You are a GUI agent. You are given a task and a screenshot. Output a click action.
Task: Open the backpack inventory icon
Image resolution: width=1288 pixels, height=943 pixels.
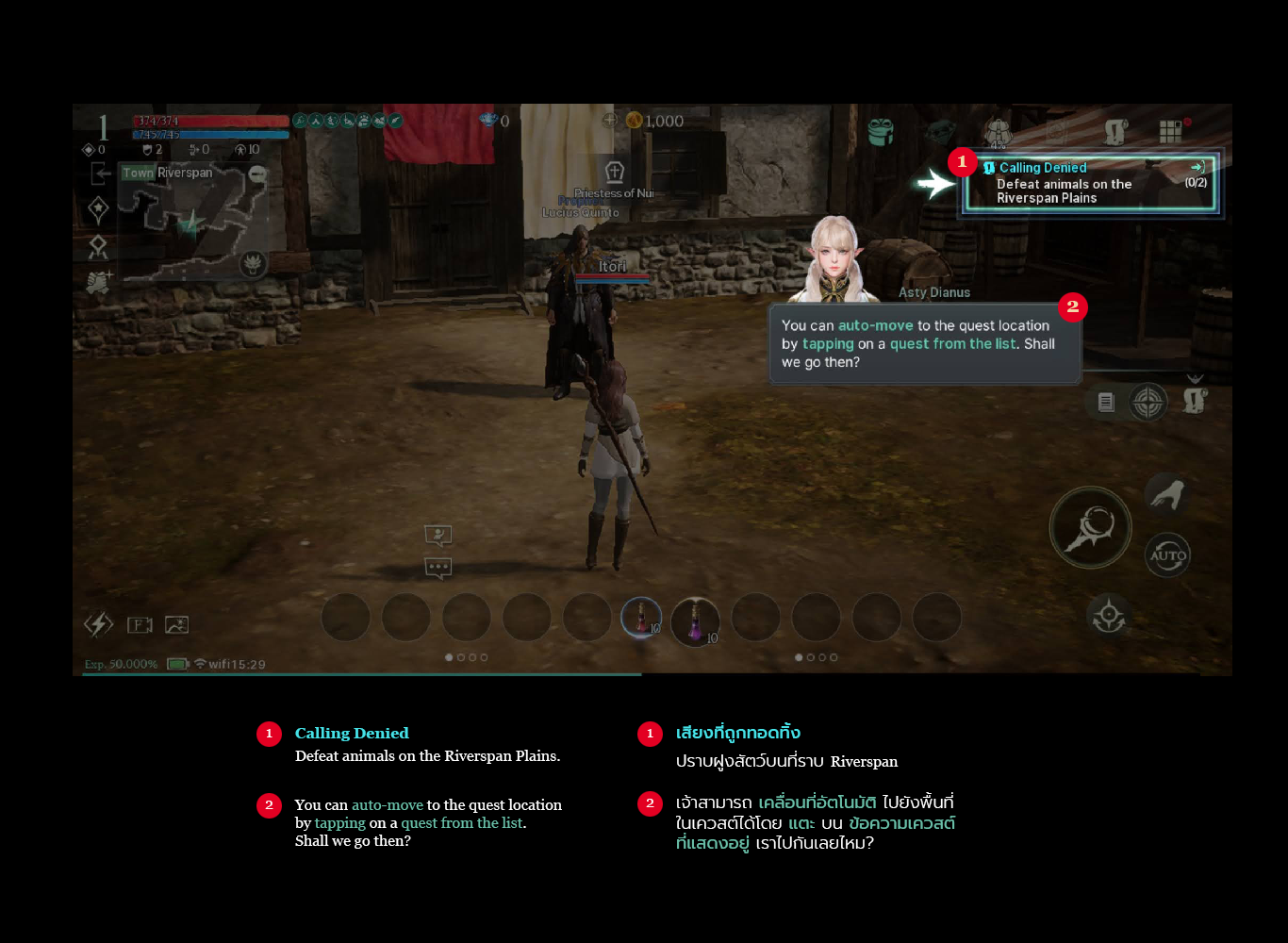[998, 132]
